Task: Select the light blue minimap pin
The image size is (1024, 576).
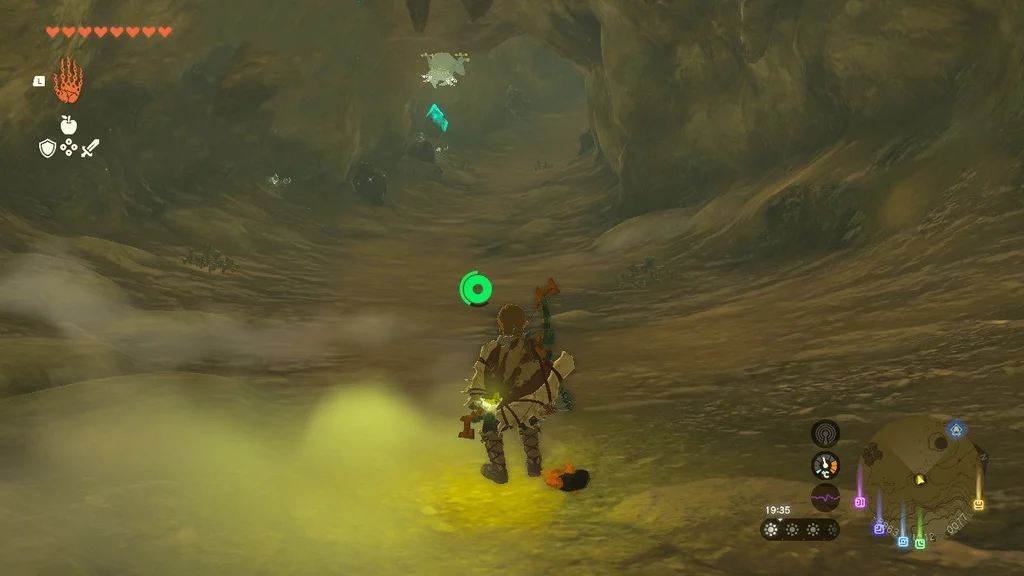Action: coord(902,541)
